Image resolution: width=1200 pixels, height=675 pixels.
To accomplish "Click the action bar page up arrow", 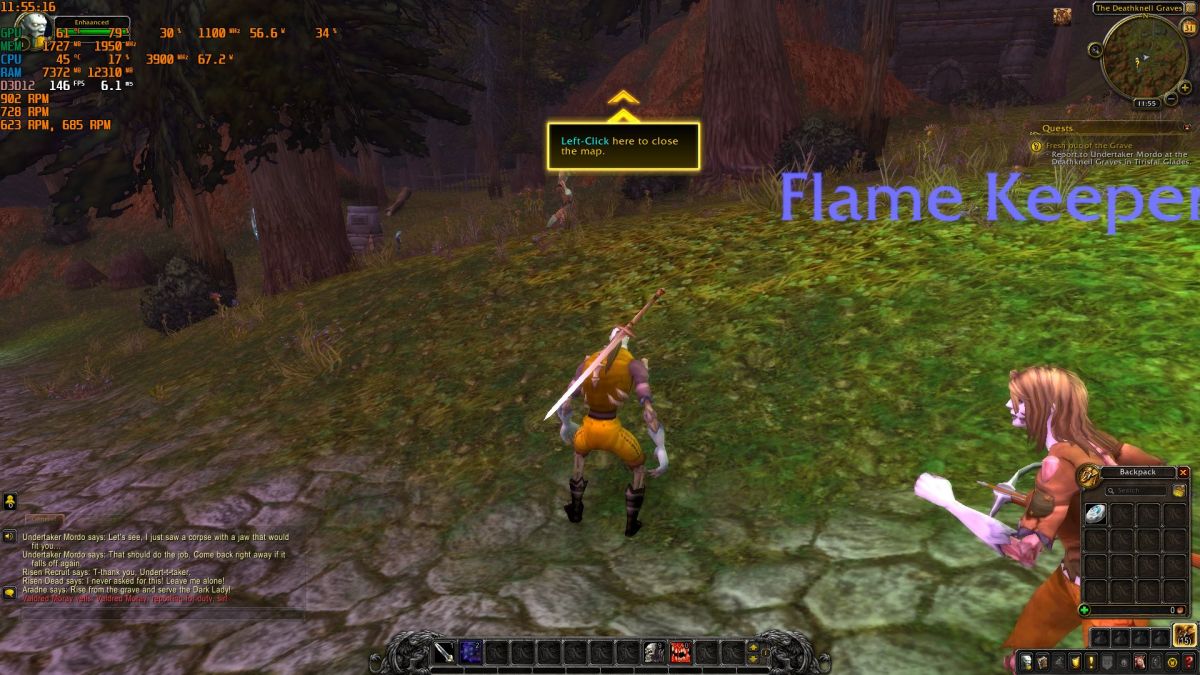I will point(753,647).
